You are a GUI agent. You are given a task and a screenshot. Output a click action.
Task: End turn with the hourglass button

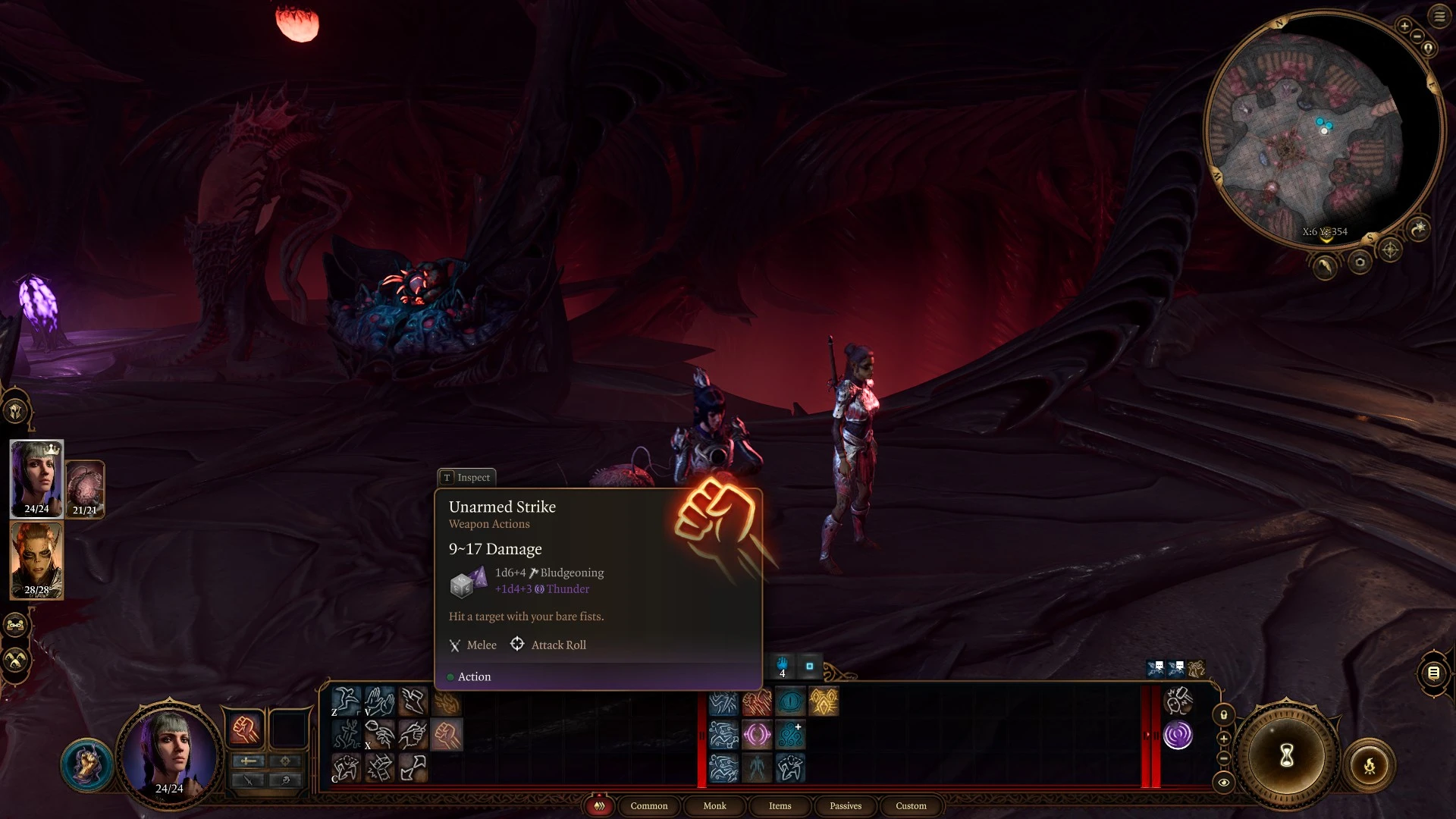click(x=1286, y=755)
